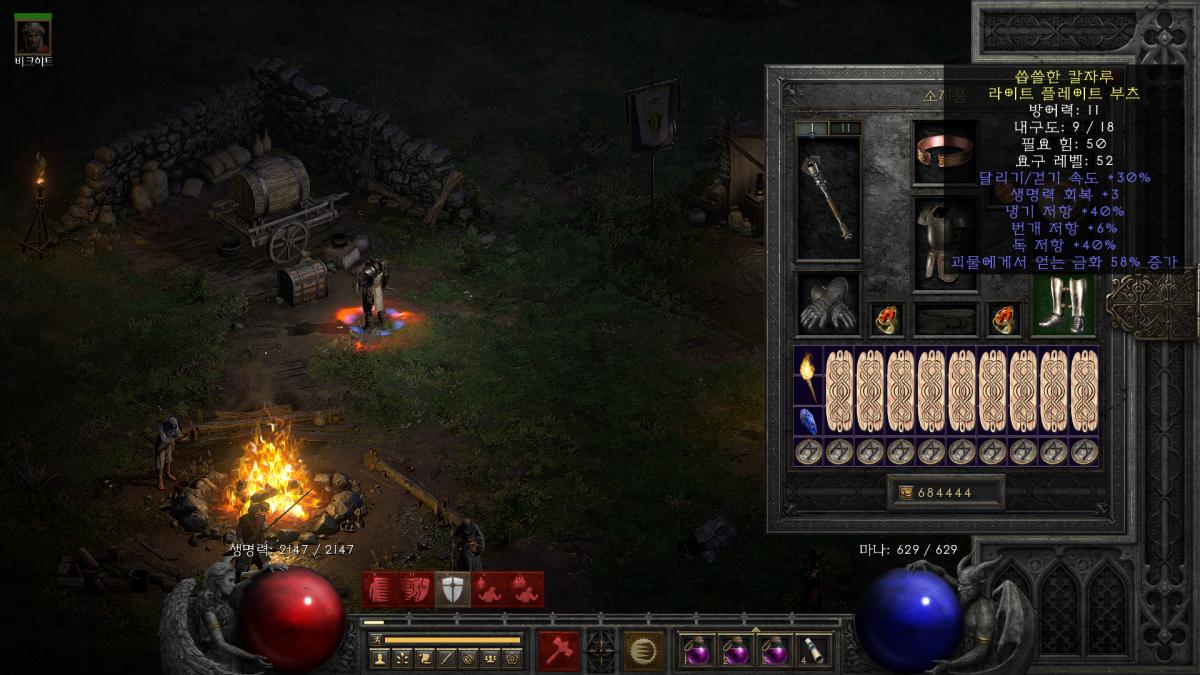Select the mercenary portrait
Image resolution: width=1200 pixels, height=675 pixels.
pyautogui.click(x=32, y=35)
